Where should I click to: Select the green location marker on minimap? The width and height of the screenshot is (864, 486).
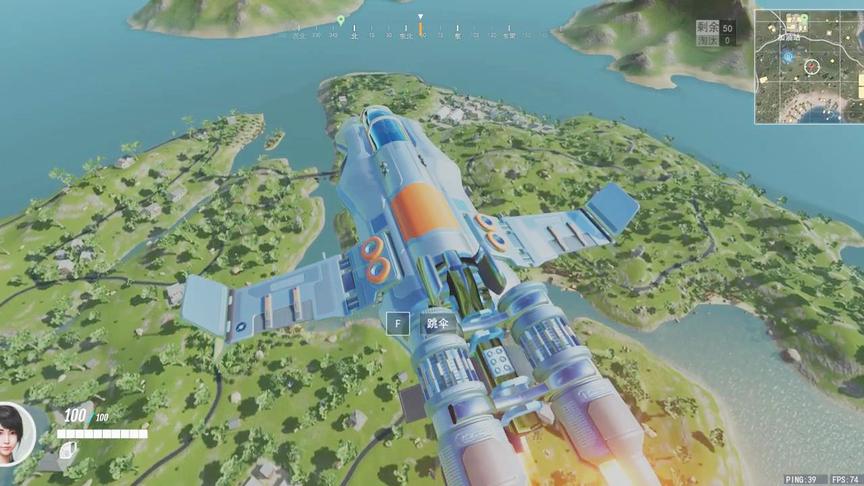point(803,18)
